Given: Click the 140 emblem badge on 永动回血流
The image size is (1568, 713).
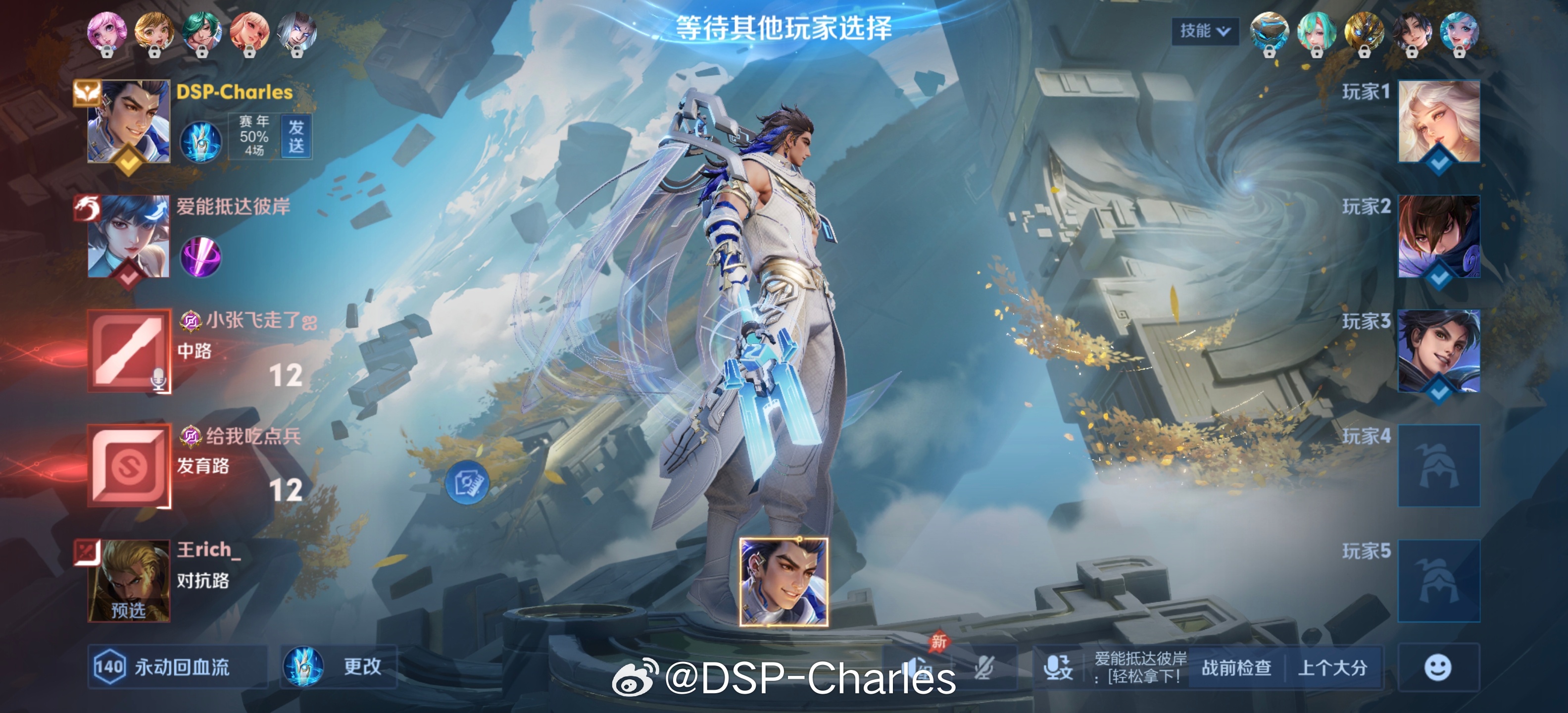Looking at the screenshot, I should pyautogui.click(x=111, y=667).
